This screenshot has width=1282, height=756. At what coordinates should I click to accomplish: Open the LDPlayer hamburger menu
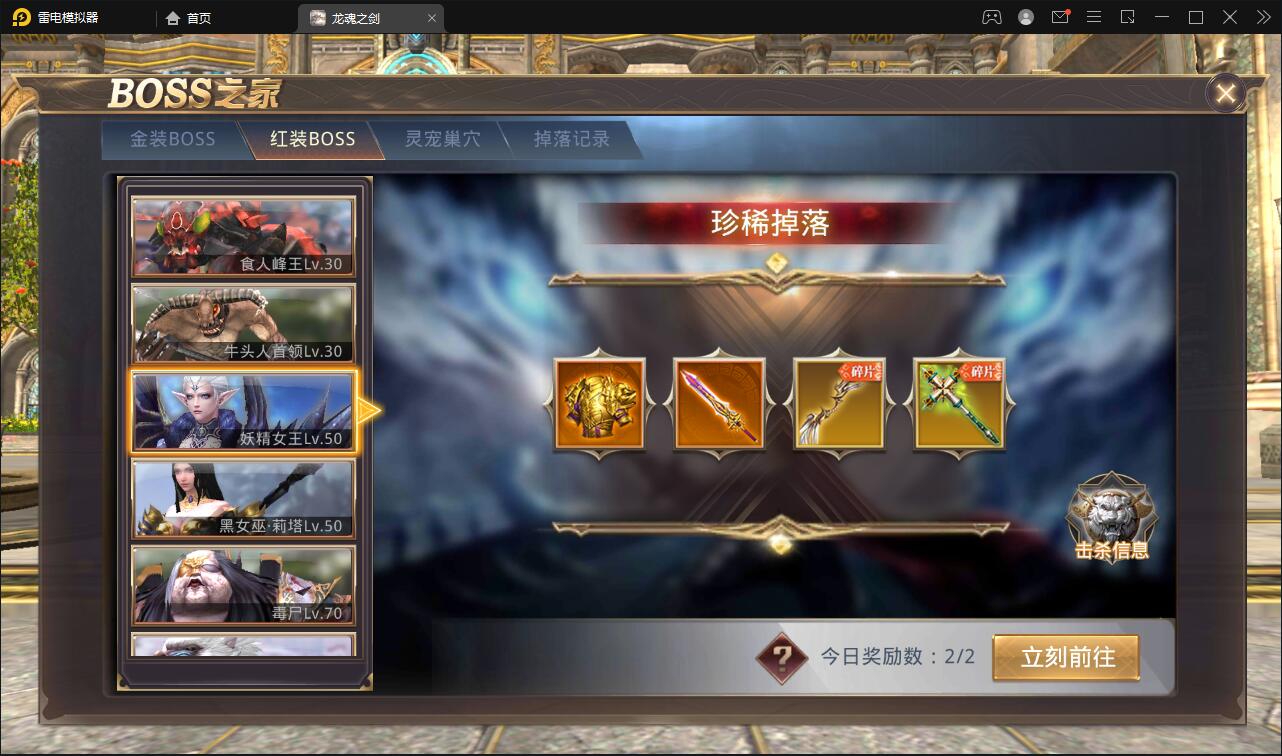(x=1093, y=17)
